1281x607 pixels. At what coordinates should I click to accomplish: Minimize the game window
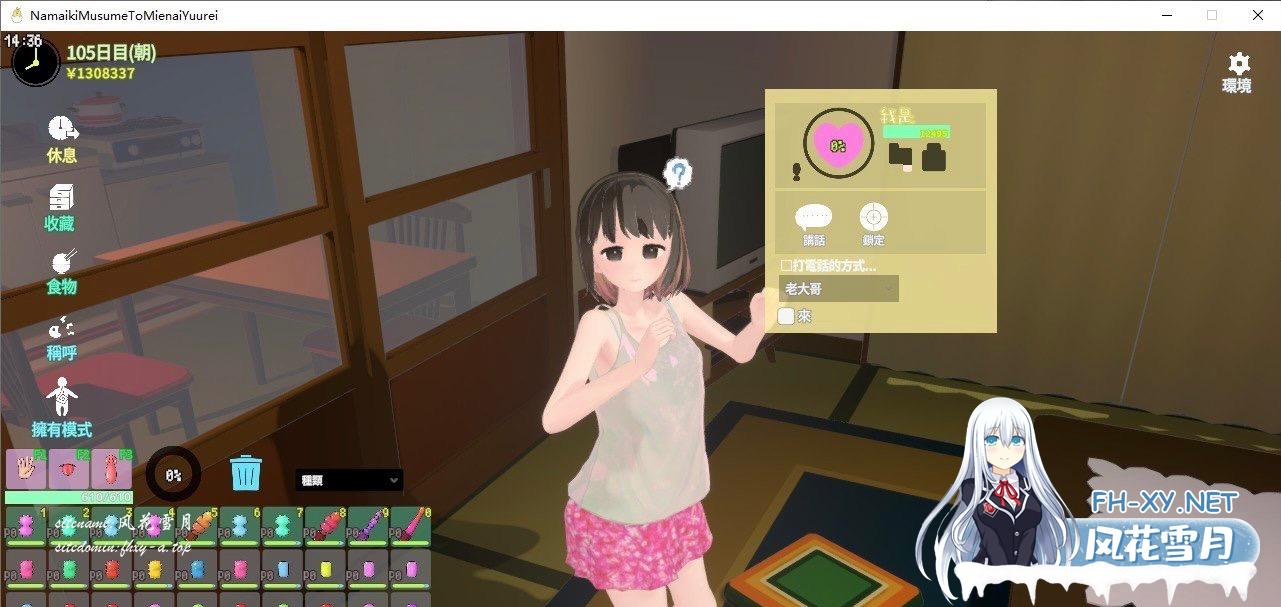1166,15
